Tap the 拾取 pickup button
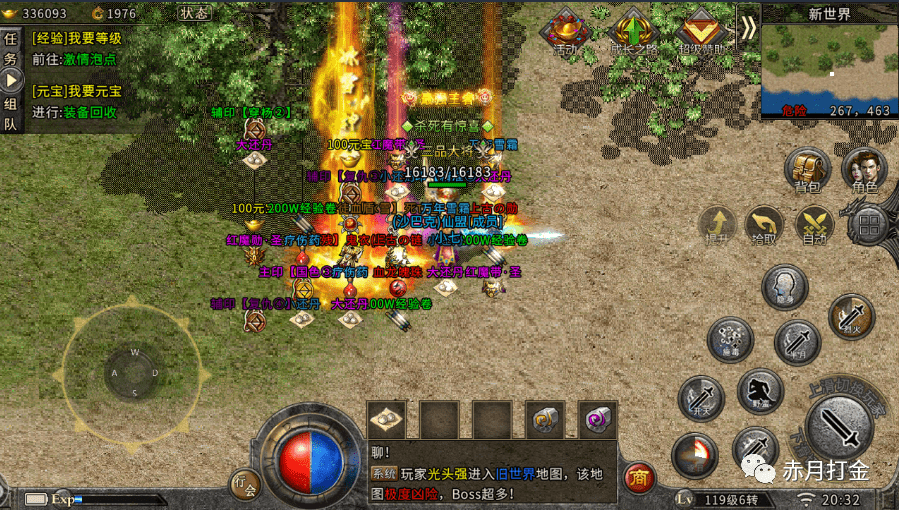The width and height of the screenshot is (899, 510). click(x=765, y=225)
